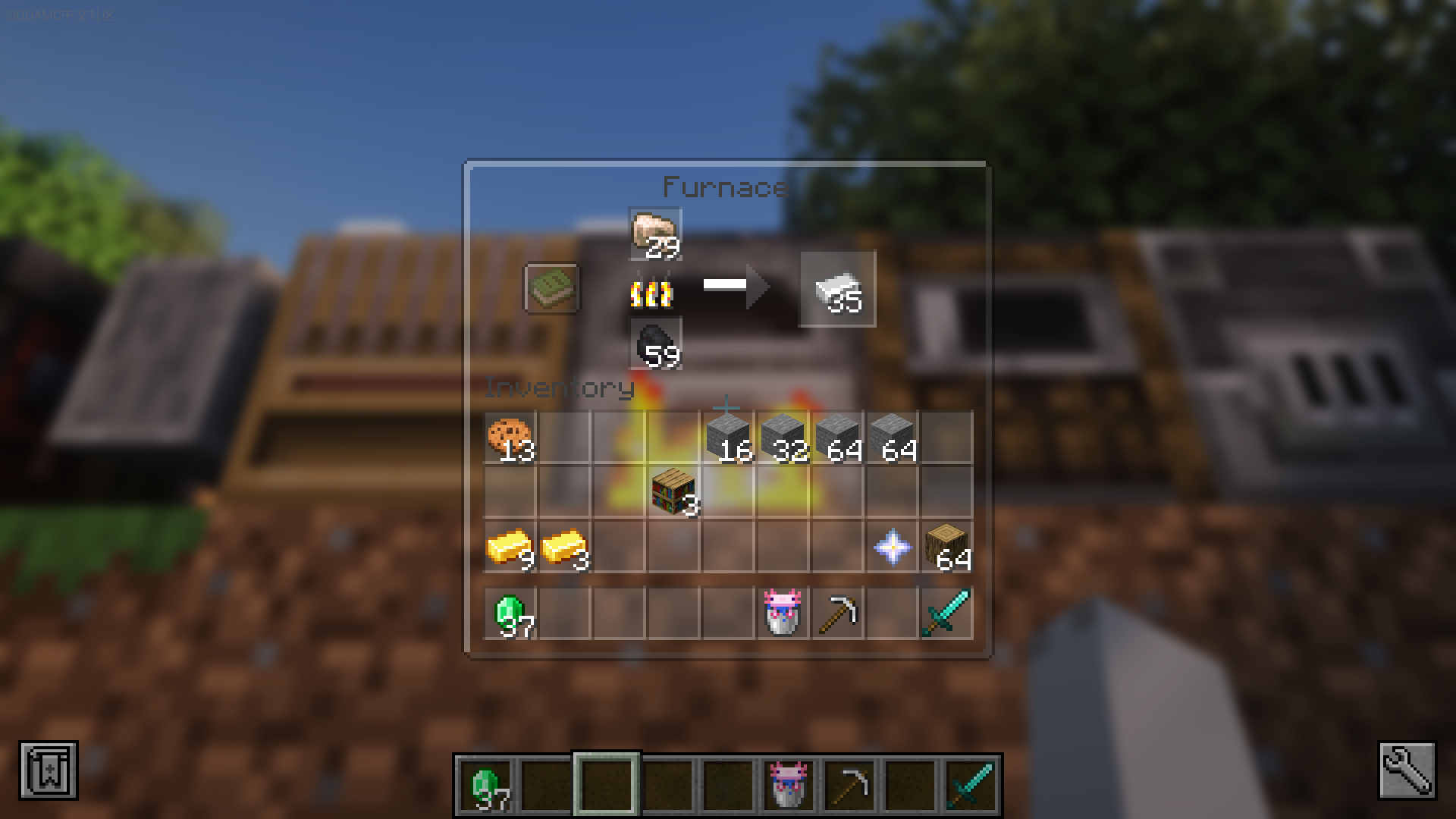Click the Furnace title text
The image size is (1456, 819).
click(x=724, y=187)
